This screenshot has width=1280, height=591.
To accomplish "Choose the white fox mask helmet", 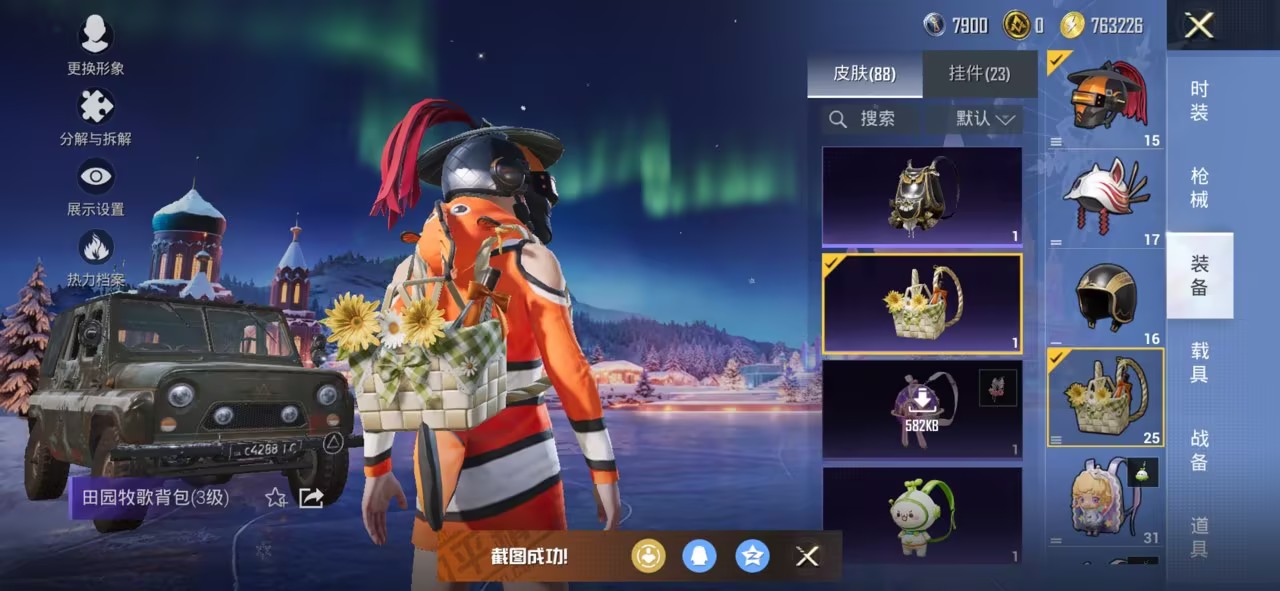I will tap(1105, 199).
